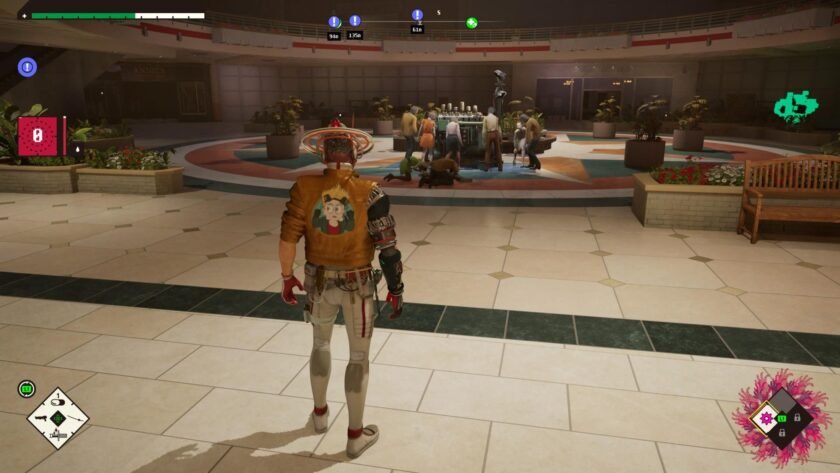This screenshot has height=473, width=840.
Task: Click the 94m objective marker on compass
Action: [334, 22]
